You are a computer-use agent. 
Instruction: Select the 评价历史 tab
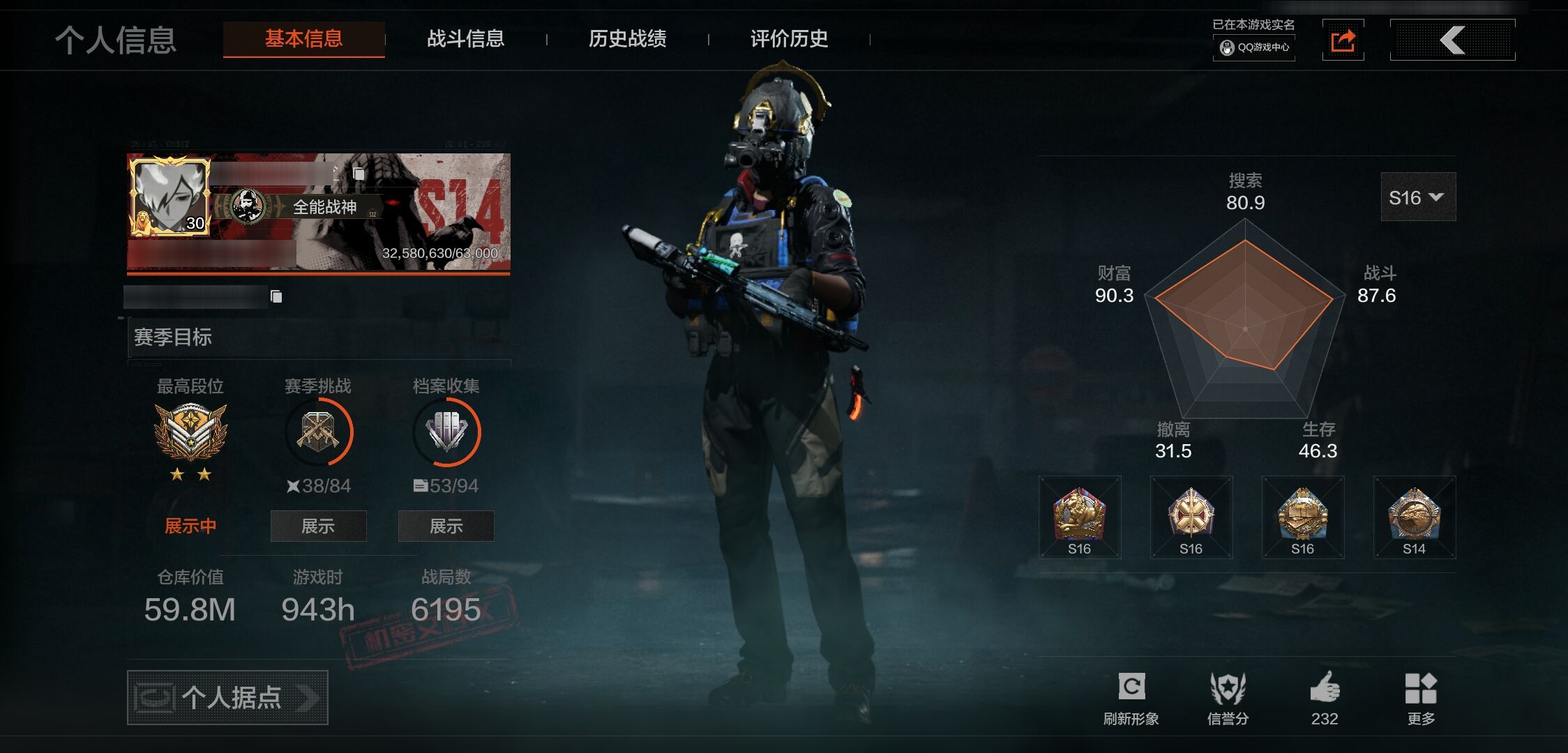[789, 39]
